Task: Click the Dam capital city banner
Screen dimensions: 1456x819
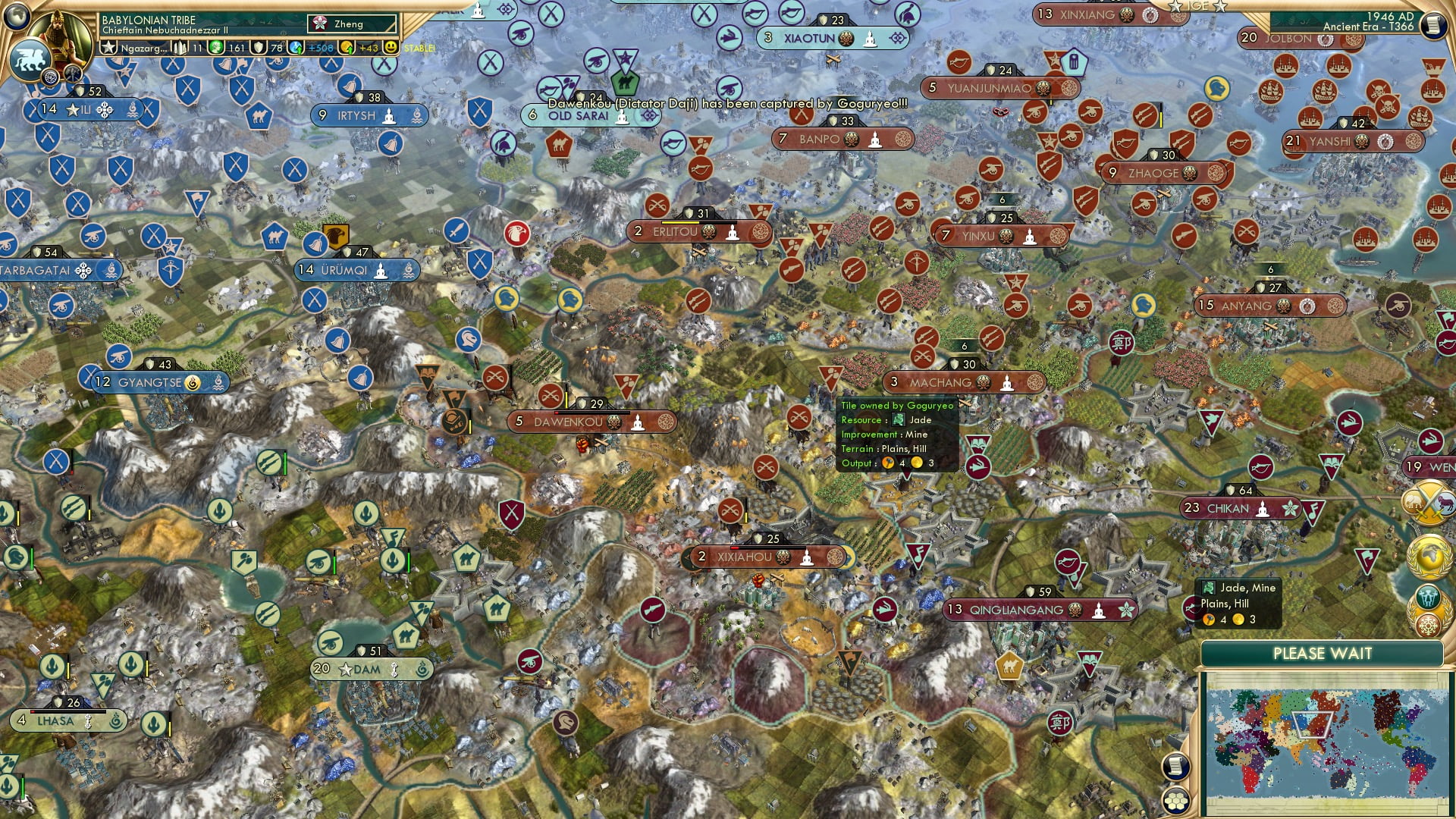Action: tap(372, 669)
